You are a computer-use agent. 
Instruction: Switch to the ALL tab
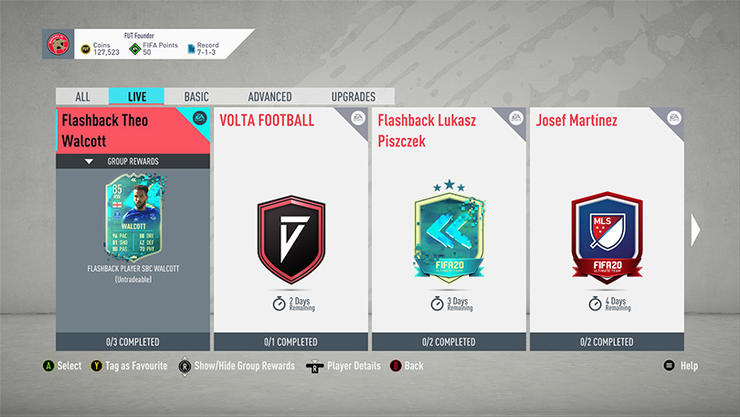82,97
